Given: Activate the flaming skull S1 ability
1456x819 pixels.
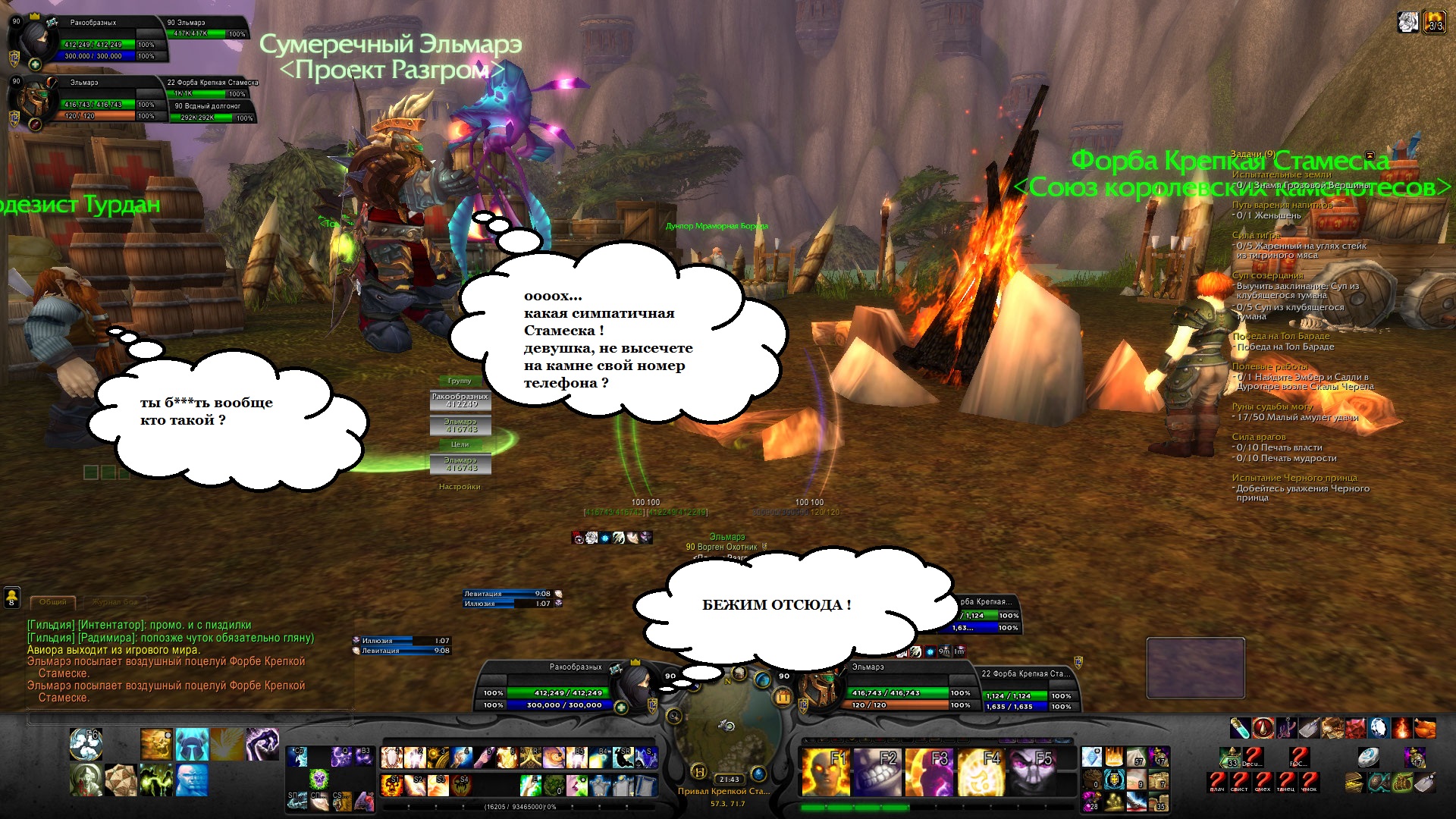Looking at the screenshot, I should [392, 784].
